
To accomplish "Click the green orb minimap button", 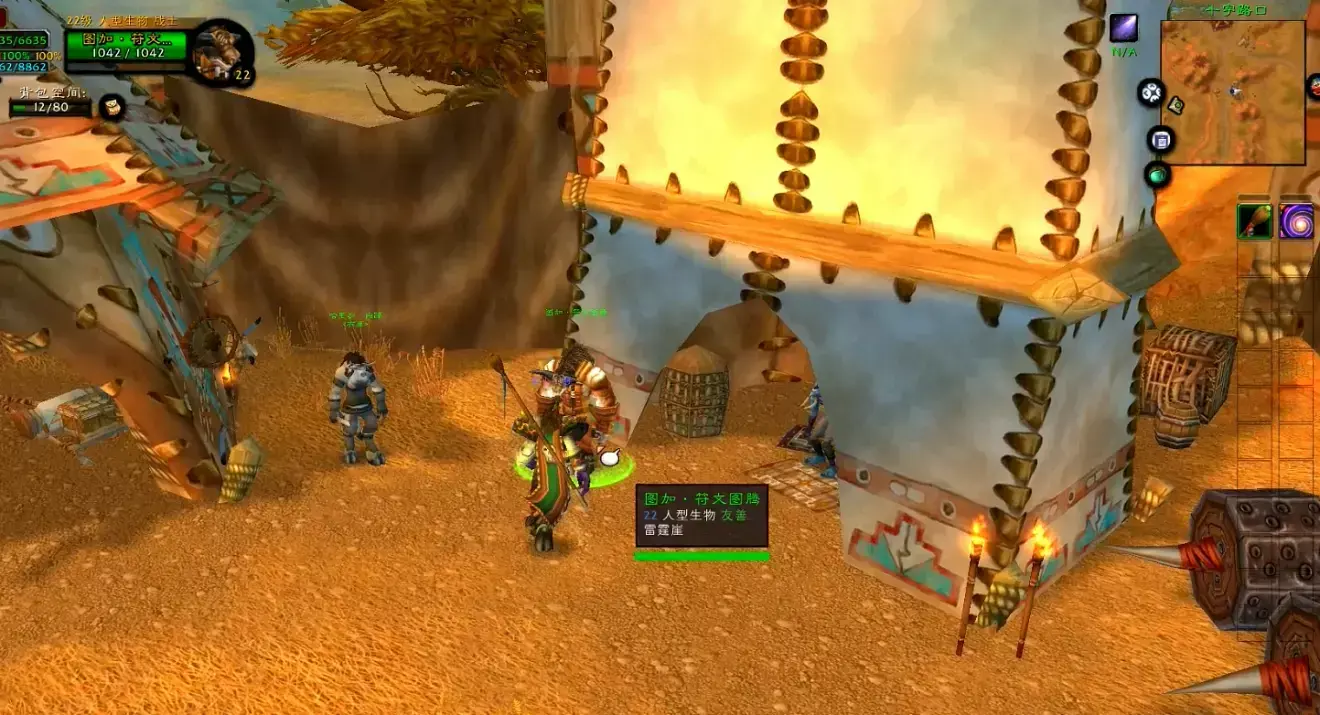I will [x=1156, y=175].
